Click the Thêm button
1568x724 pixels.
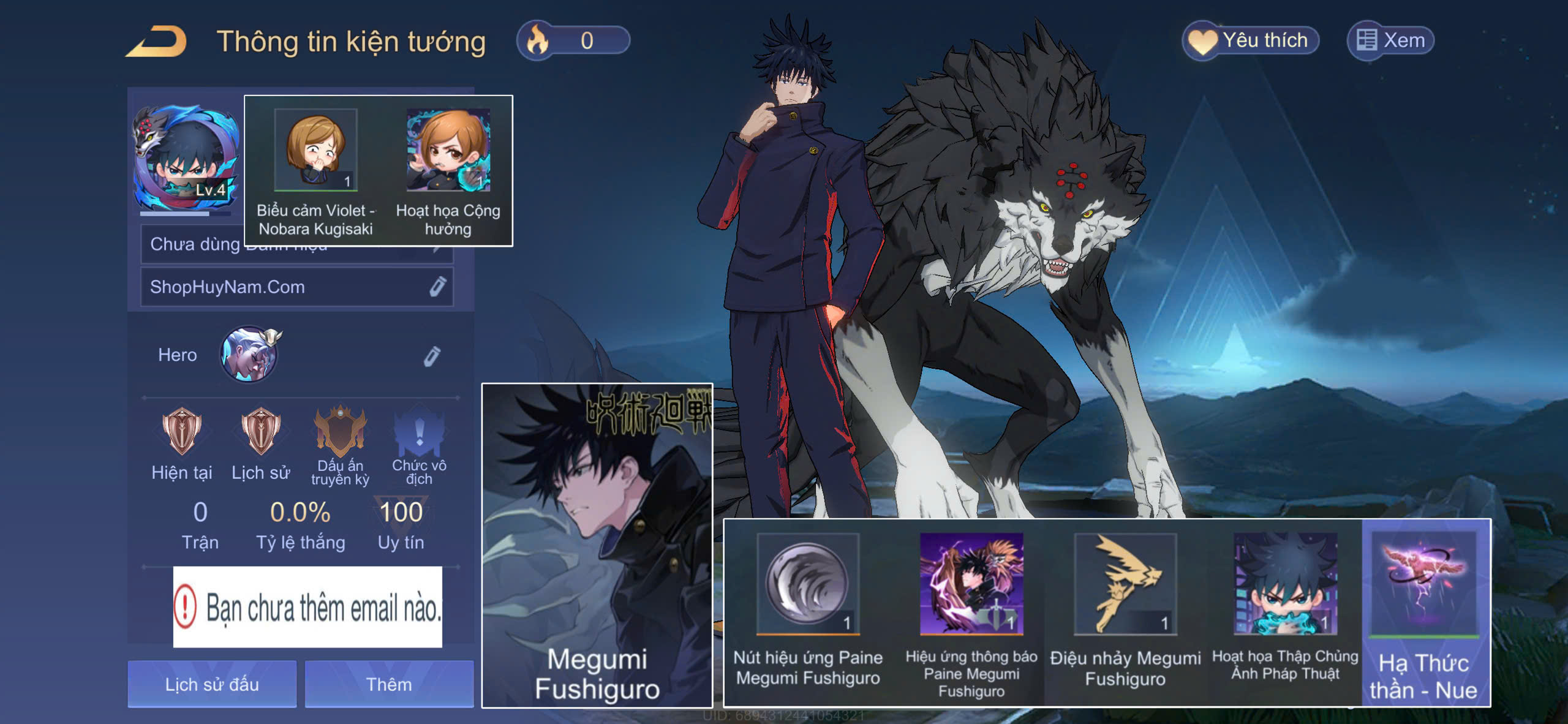(x=389, y=684)
